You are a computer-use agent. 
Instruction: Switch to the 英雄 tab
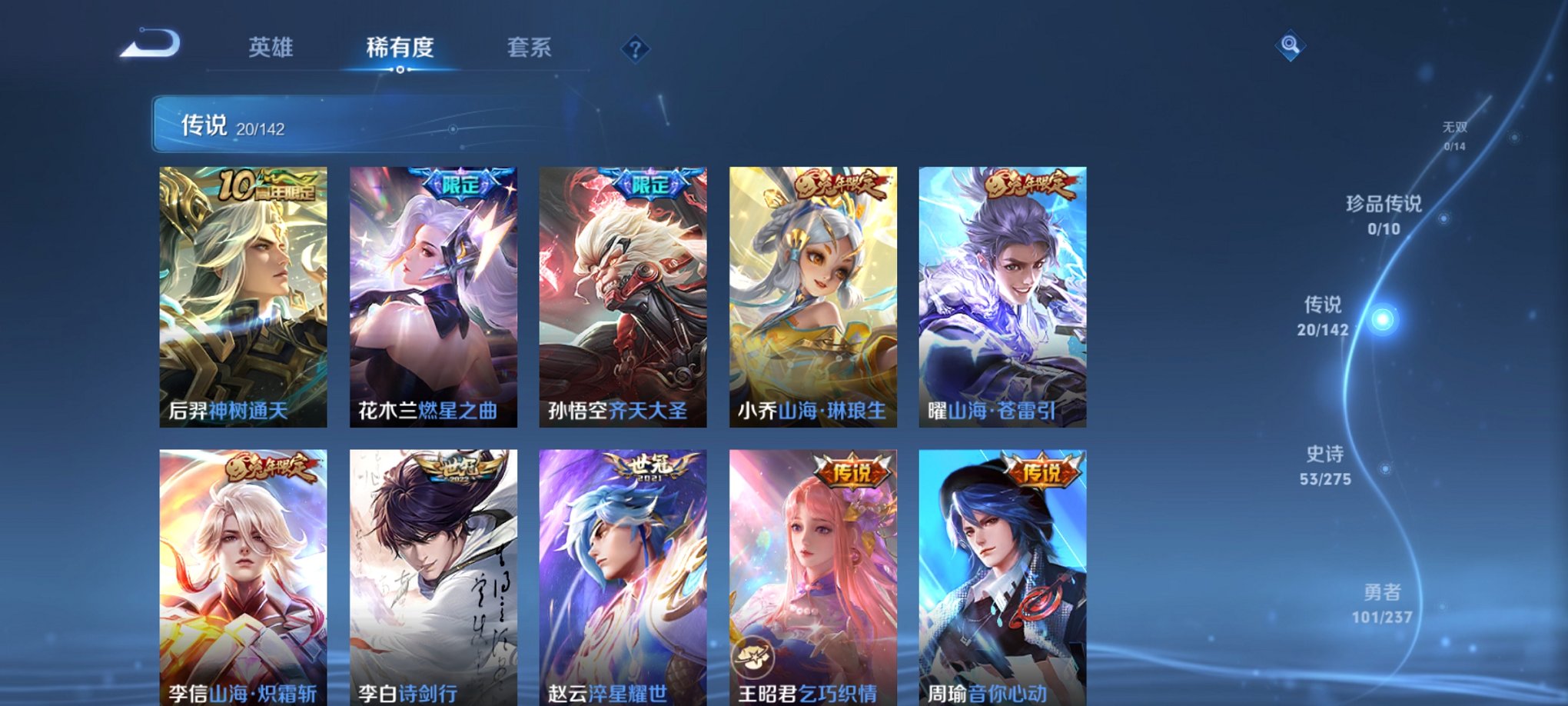click(271, 48)
